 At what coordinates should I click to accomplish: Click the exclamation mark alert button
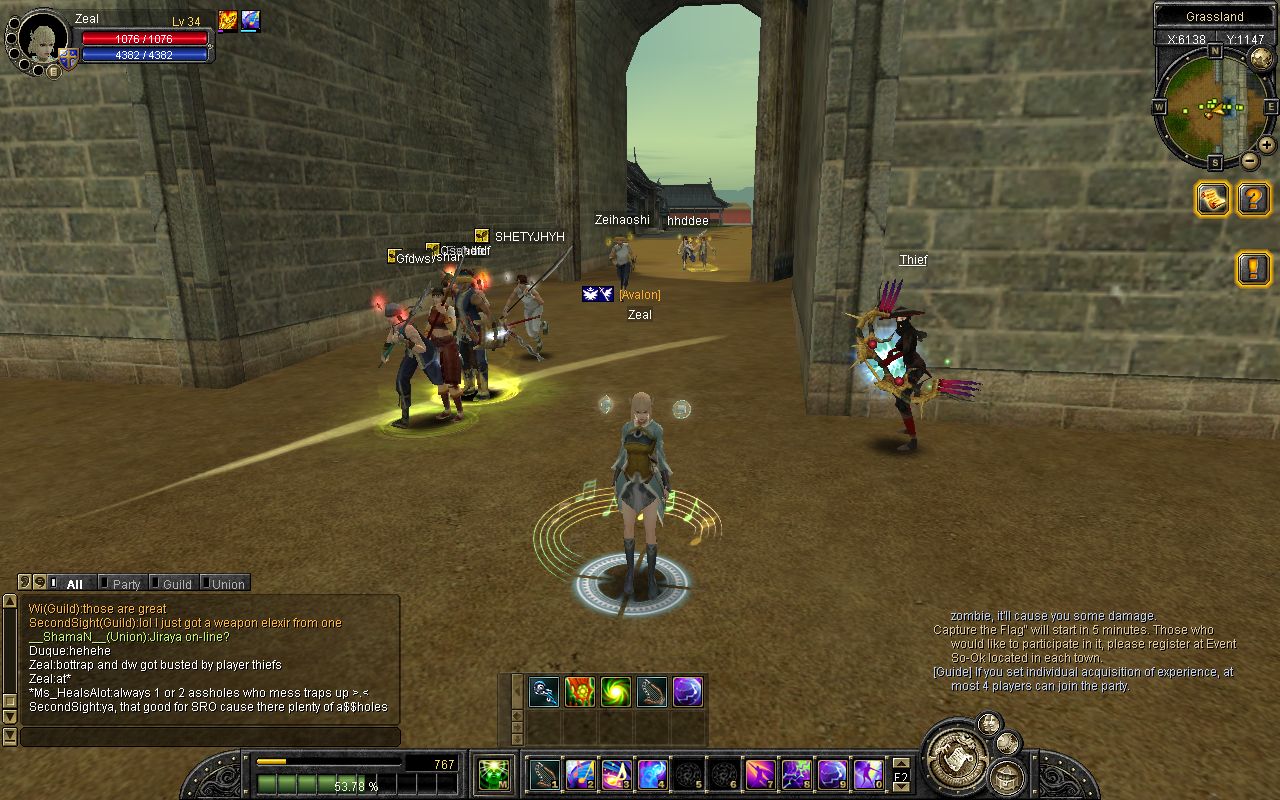click(1253, 268)
